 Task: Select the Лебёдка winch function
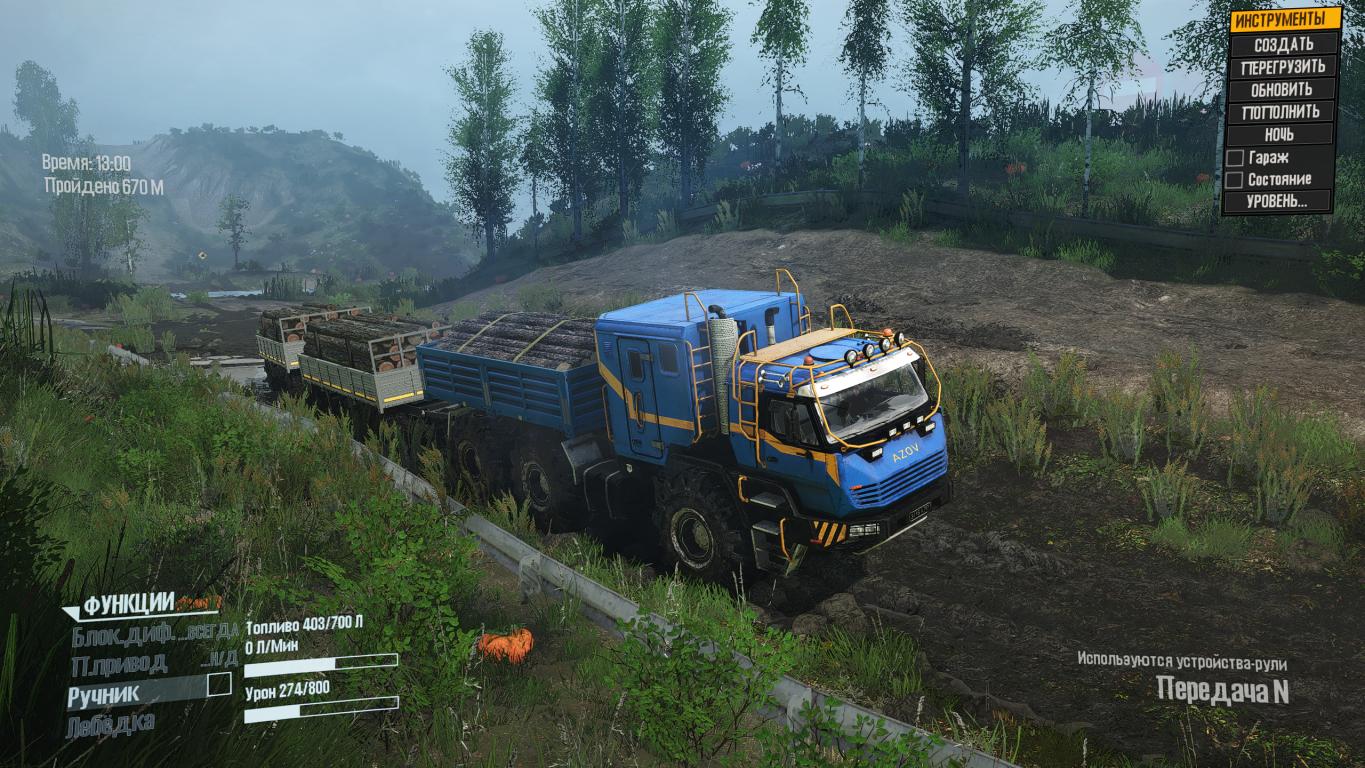(111, 723)
